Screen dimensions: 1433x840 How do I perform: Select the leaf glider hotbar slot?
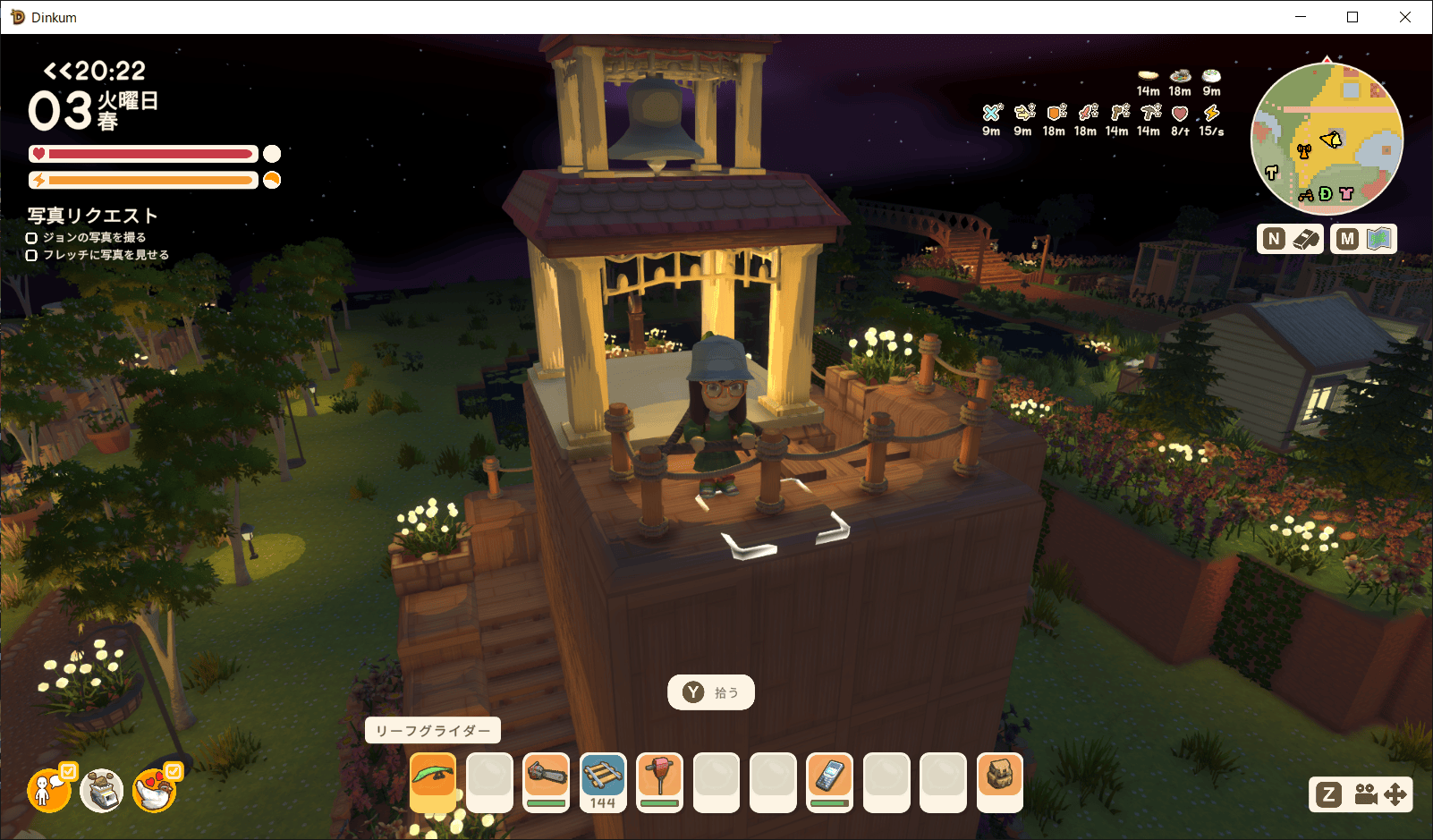[433, 781]
